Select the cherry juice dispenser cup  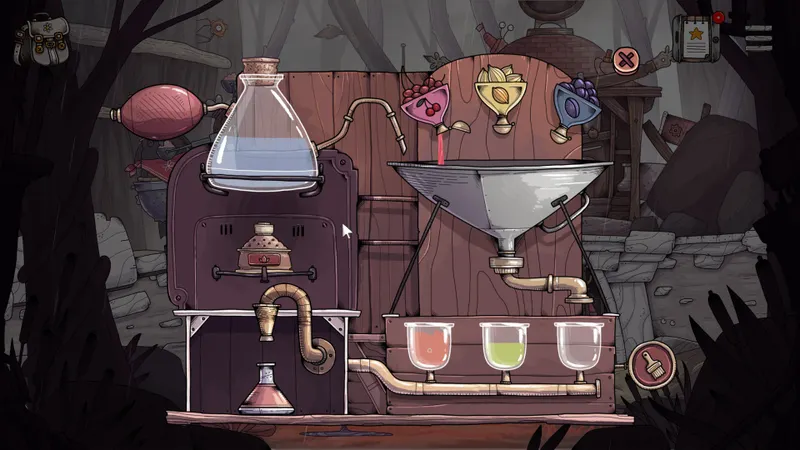click(x=426, y=101)
